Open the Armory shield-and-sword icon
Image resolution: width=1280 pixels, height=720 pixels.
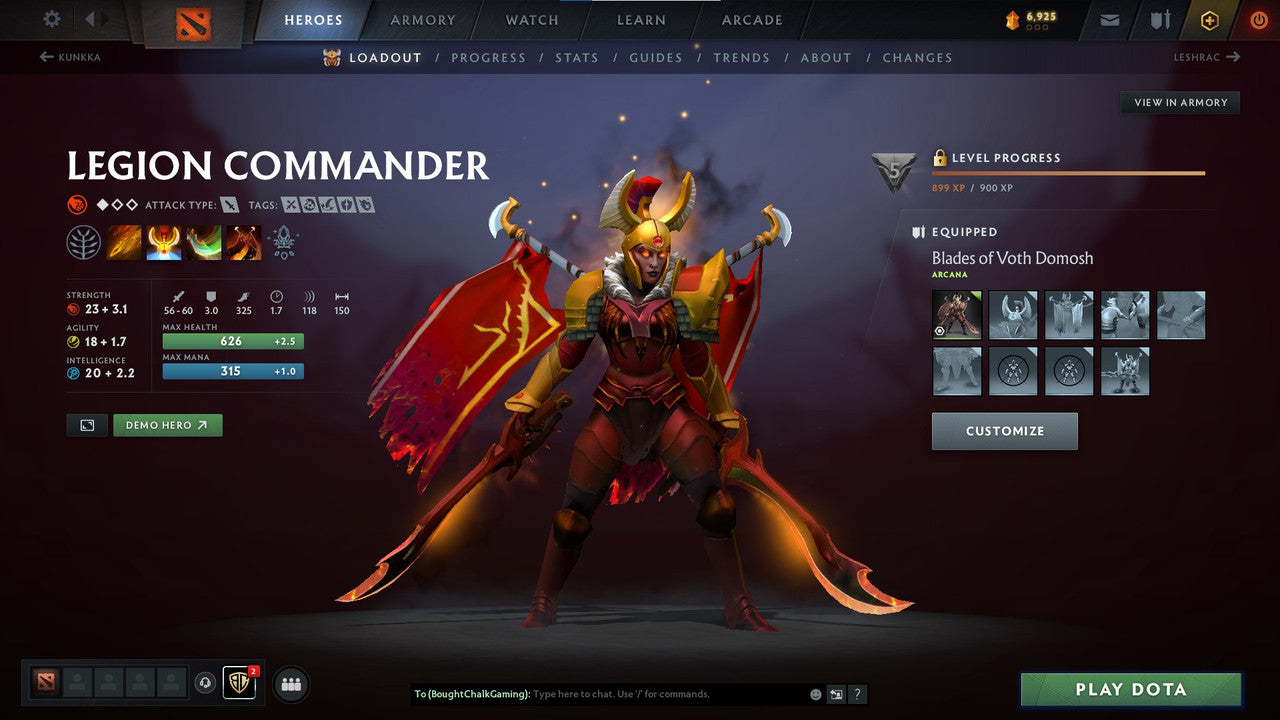tap(1158, 19)
